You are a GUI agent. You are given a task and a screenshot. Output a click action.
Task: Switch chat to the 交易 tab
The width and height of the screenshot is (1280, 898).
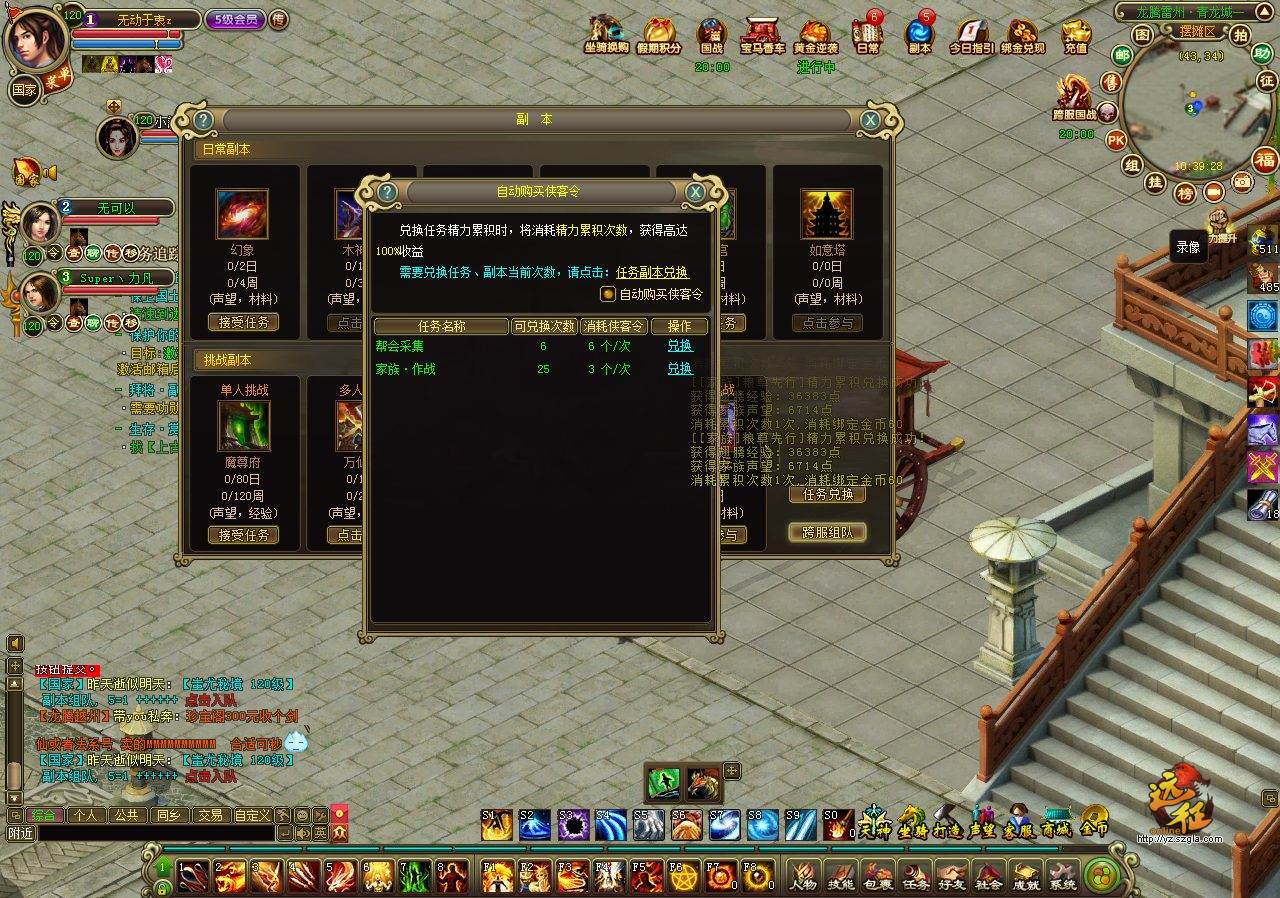(x=209, y=815)
